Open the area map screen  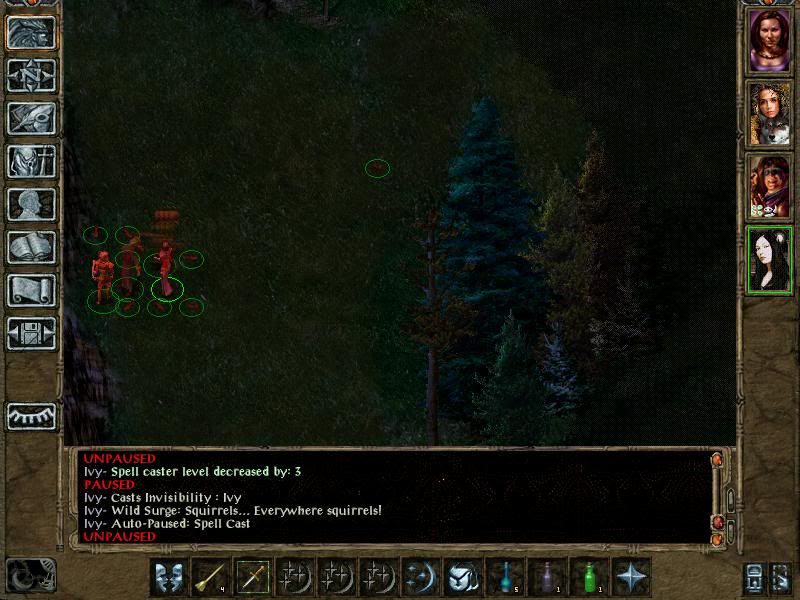[x=31, y=75]
